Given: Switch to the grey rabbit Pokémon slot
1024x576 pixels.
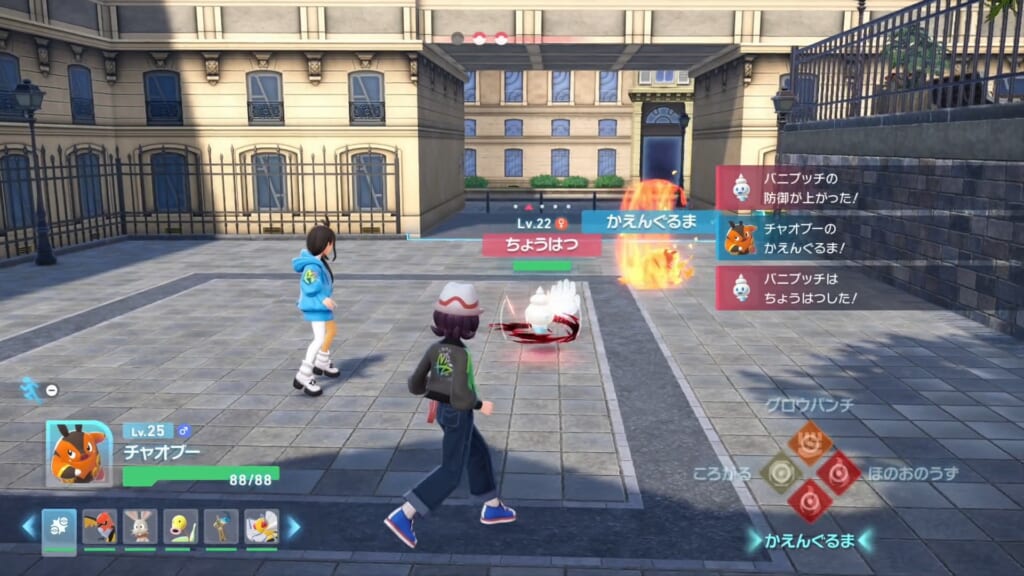Looking at the screenshot, I should 140,527.
